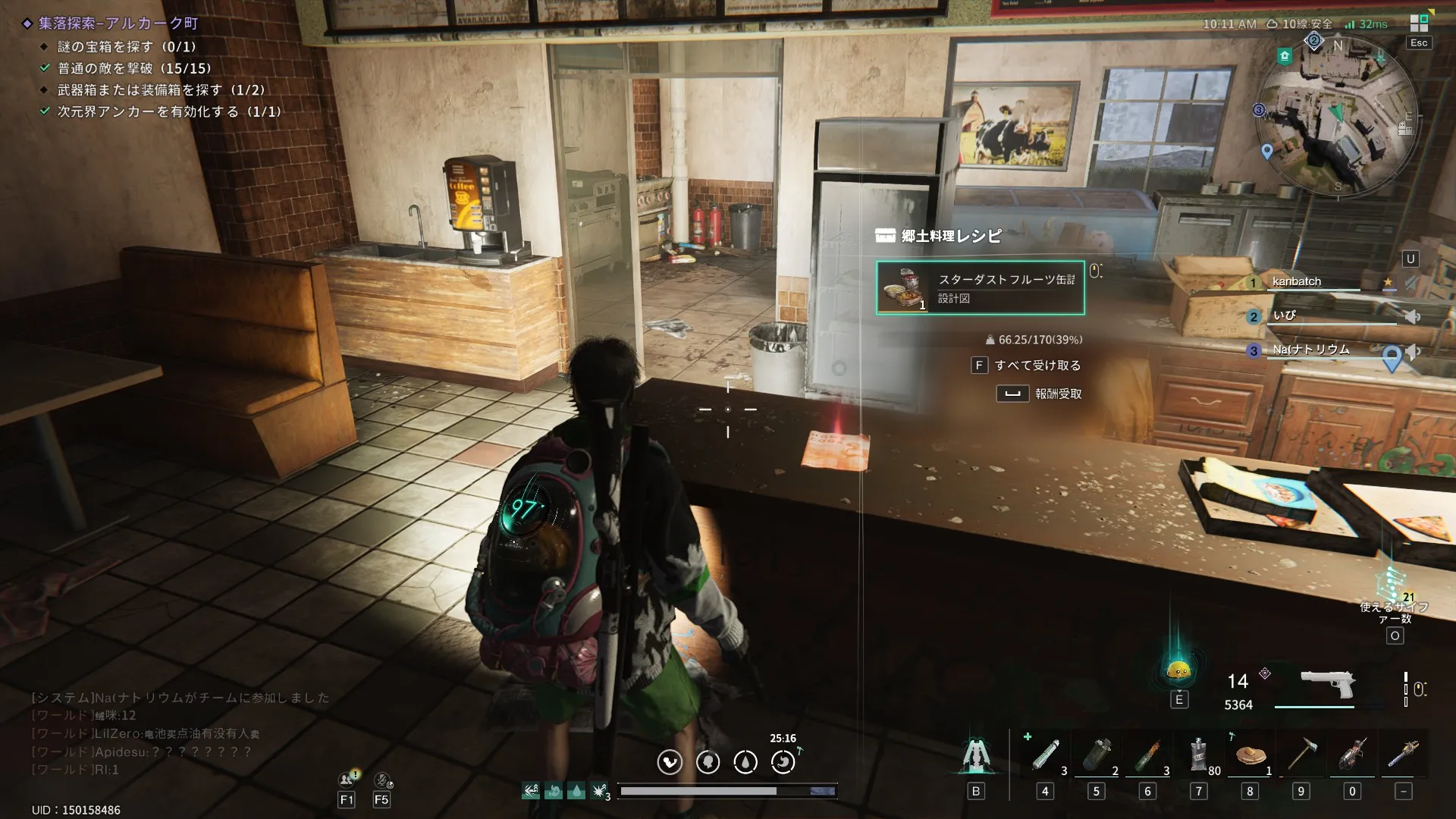Image resolution: width=1456 pixels, height=819 pixels.
Task: Select the syringe healing item slot
Action: [1045, 756]
